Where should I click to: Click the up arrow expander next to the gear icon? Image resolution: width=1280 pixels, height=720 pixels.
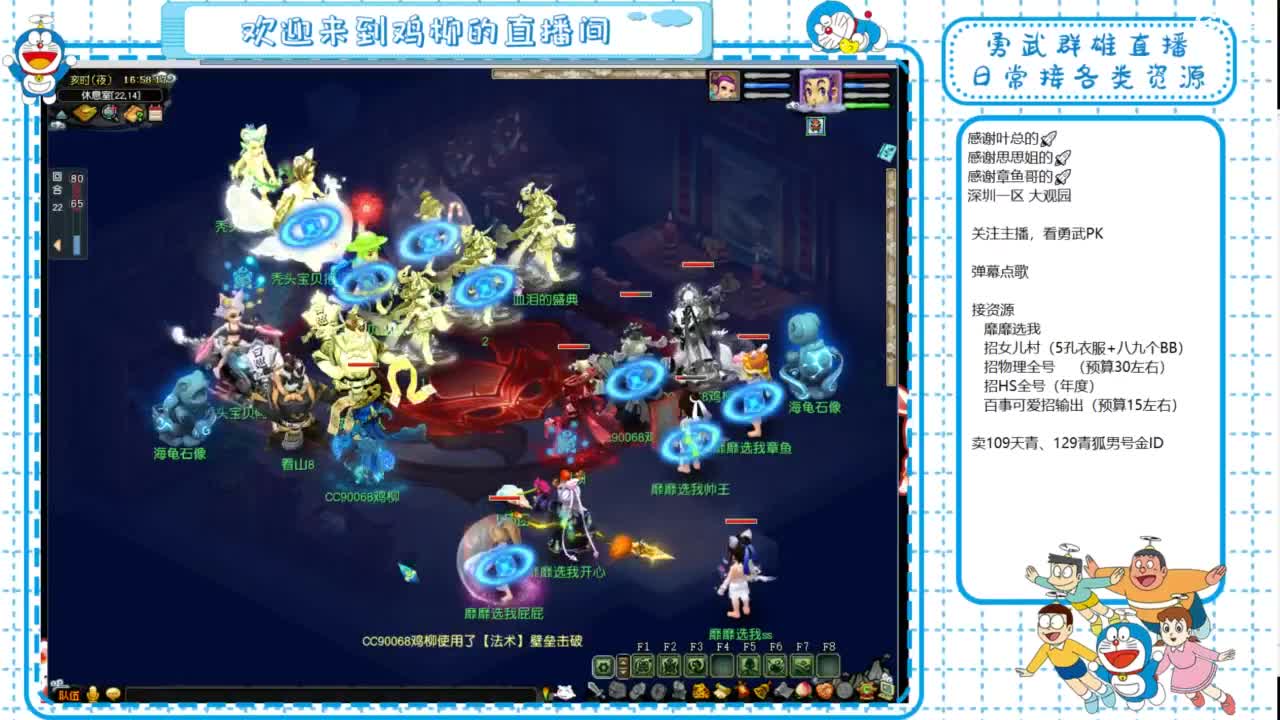(624, 662)
